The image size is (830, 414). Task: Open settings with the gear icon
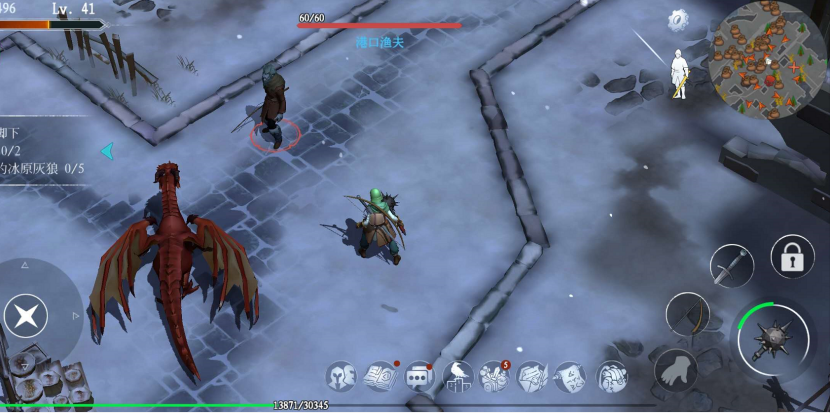[x=680, y=19]
